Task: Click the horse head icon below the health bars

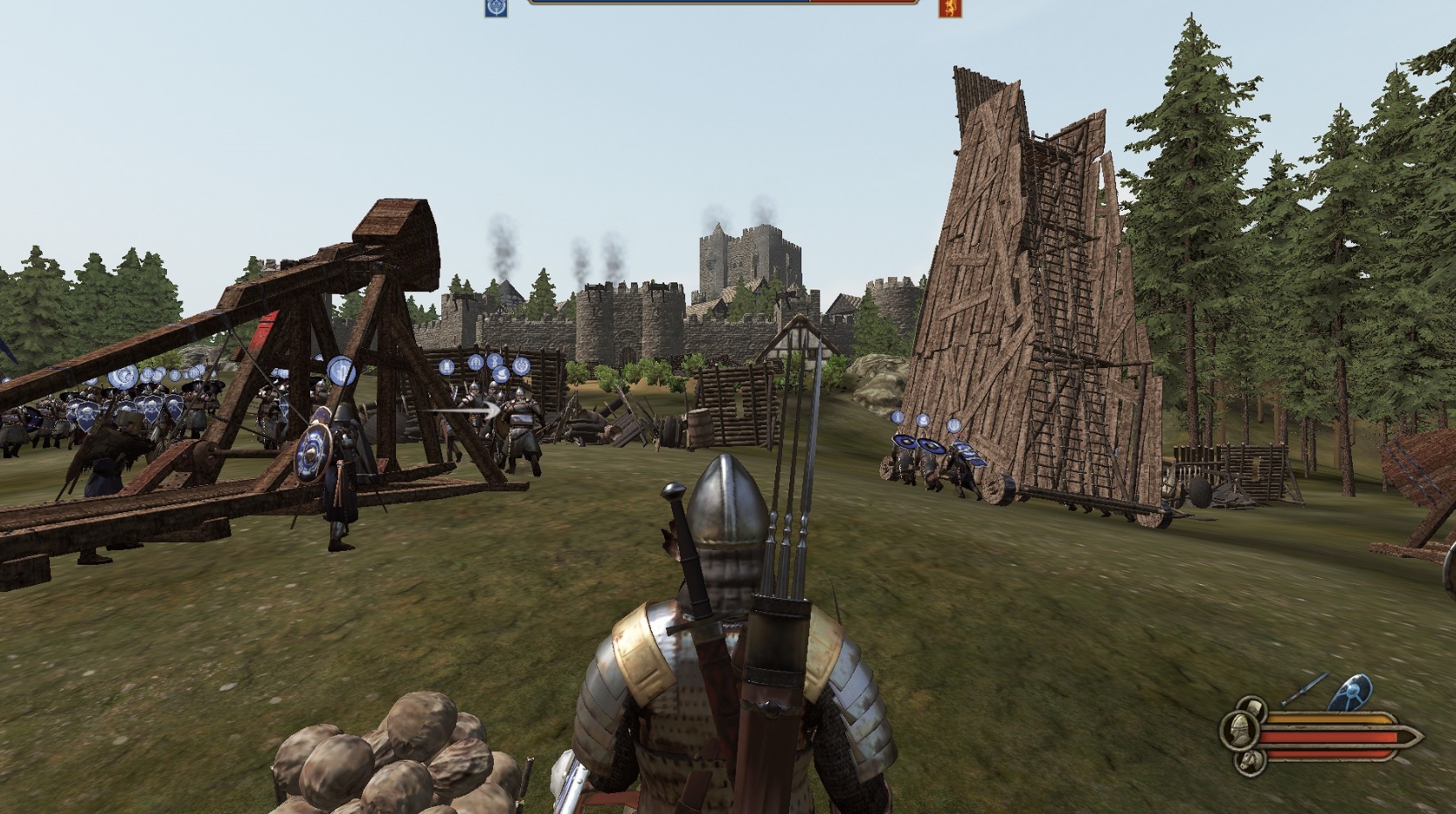Action: [1250, 762]
